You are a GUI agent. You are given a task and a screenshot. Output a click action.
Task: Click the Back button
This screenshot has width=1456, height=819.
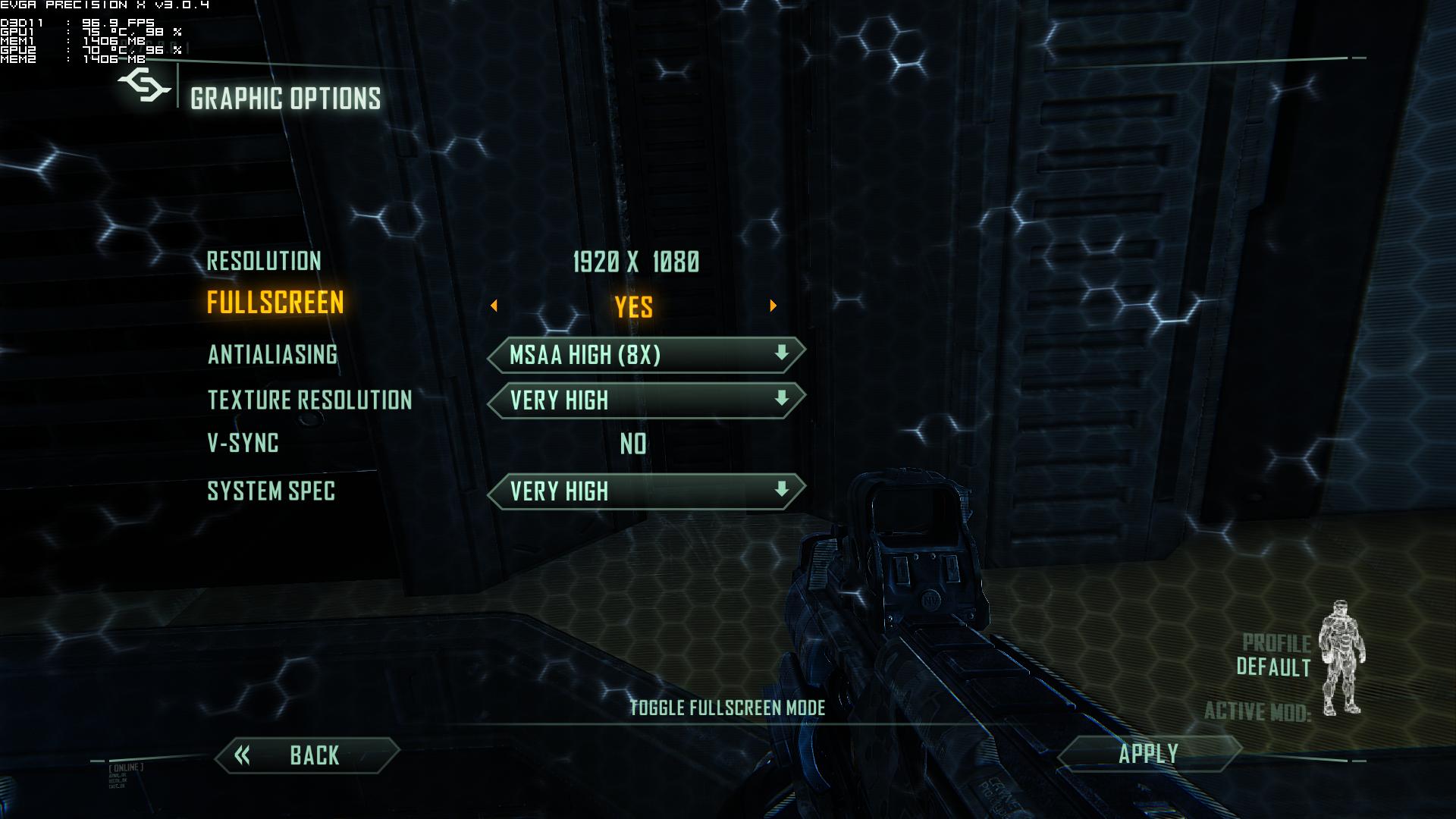point(307,755)
